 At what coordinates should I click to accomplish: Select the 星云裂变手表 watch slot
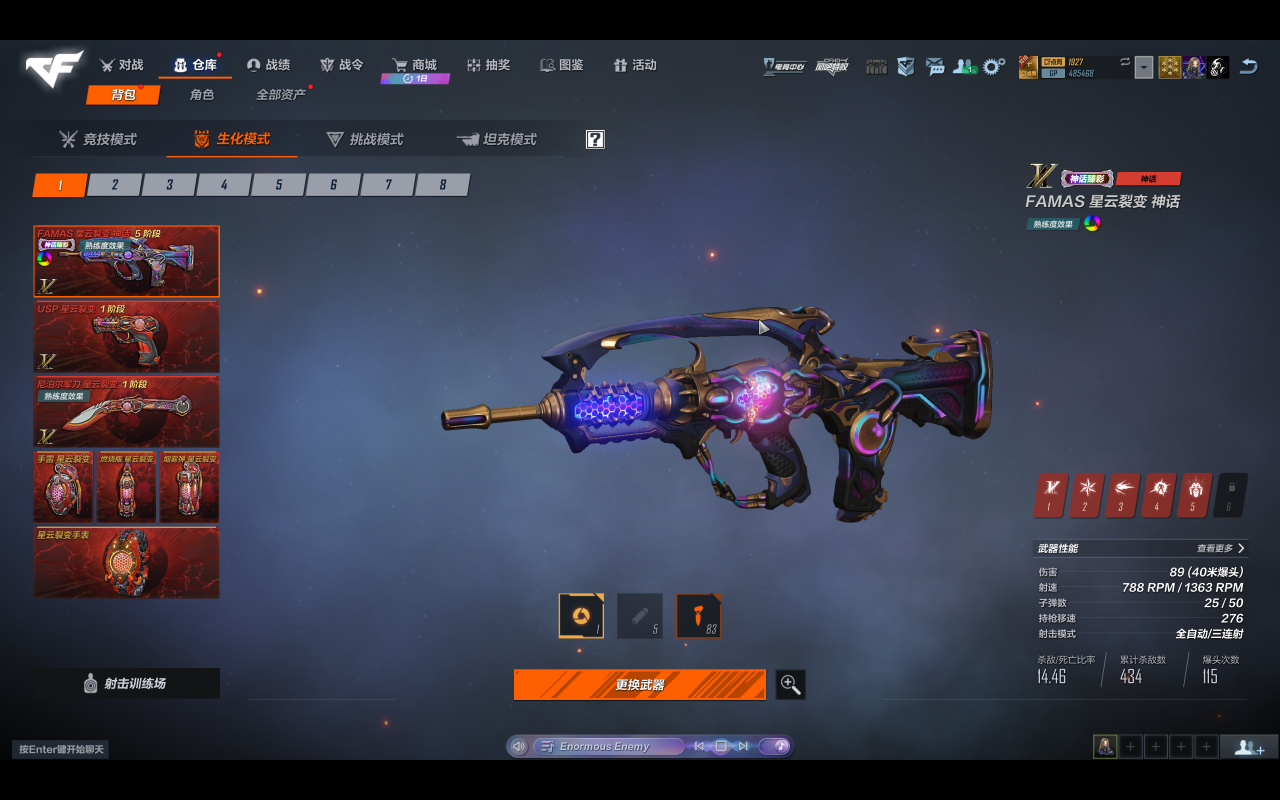point(127,562)
